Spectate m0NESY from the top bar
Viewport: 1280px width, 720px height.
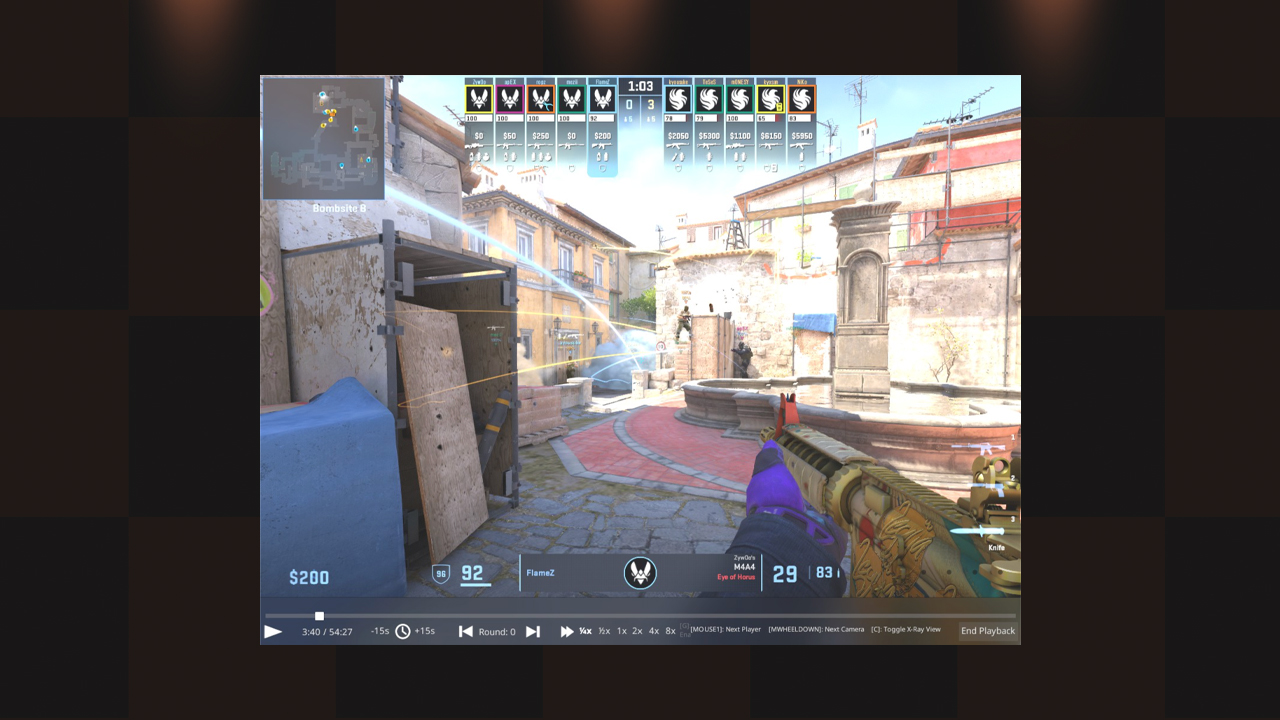click(x=739, y=99)
